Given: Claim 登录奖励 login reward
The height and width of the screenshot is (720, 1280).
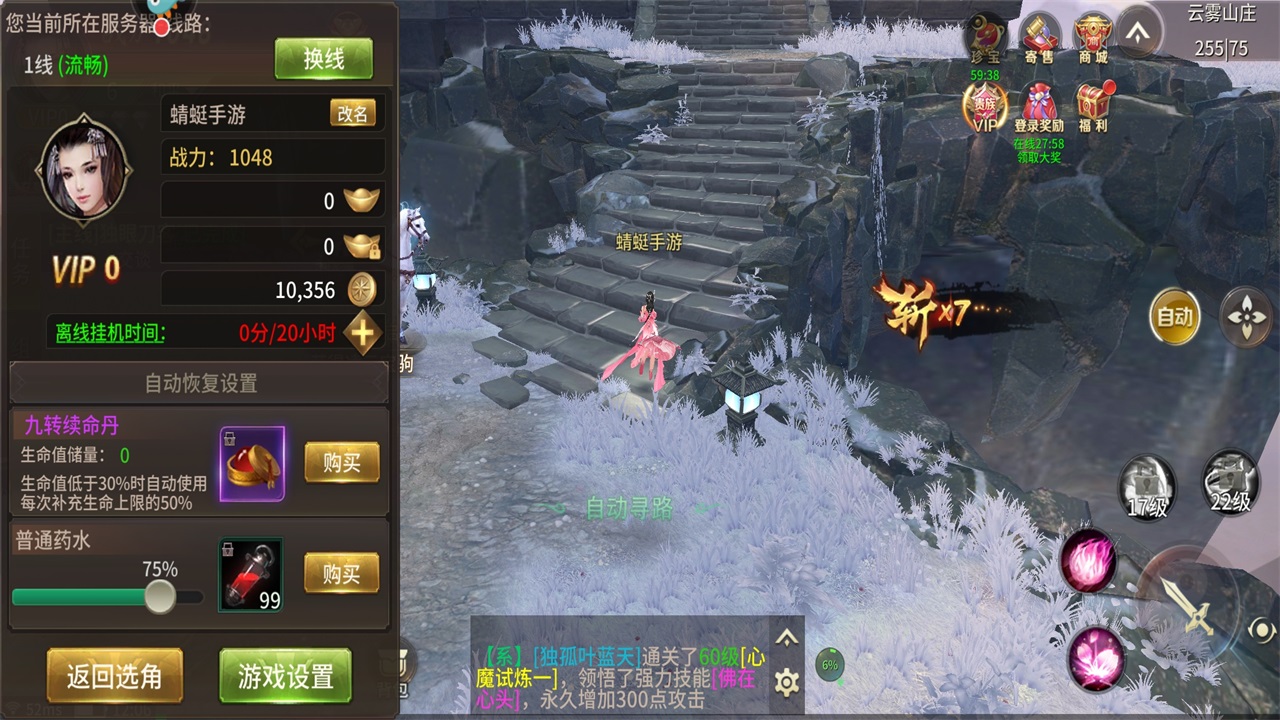Looking at the screenshot, I should click(1039, 108).
